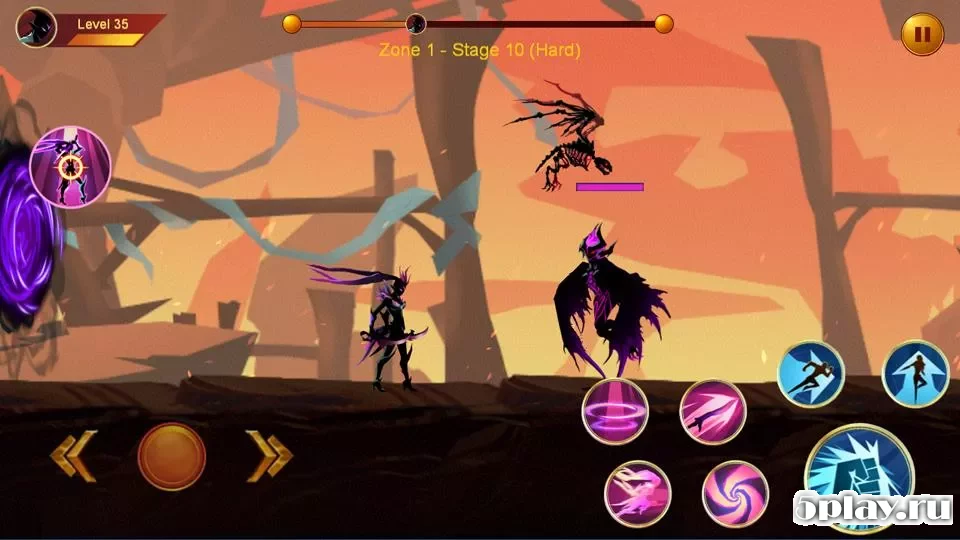Activate the pink spiral vortex skill
Screen dimensions: 960x540
[735, 493]
